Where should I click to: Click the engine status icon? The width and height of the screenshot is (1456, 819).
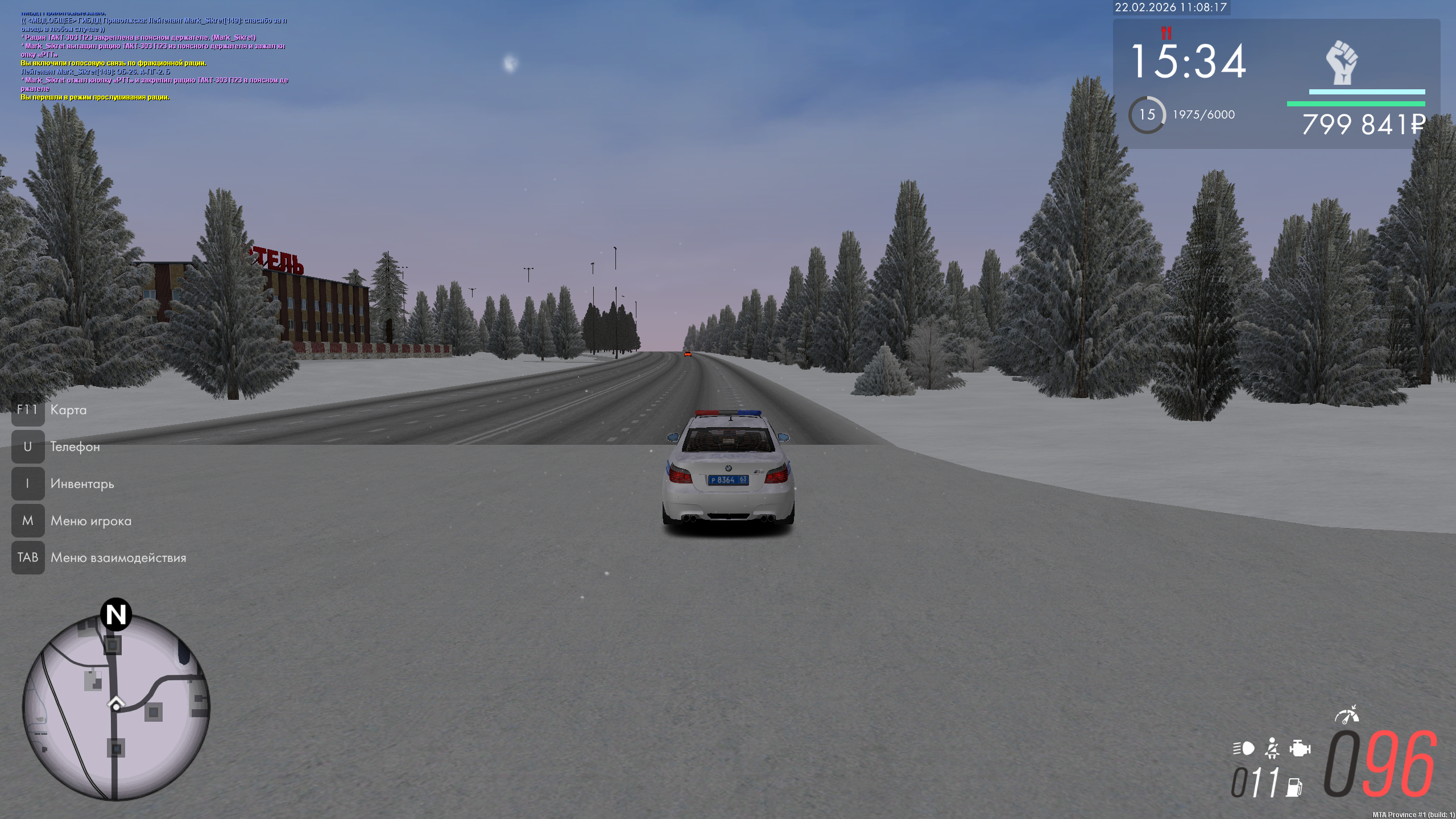tap(1300, 748)
